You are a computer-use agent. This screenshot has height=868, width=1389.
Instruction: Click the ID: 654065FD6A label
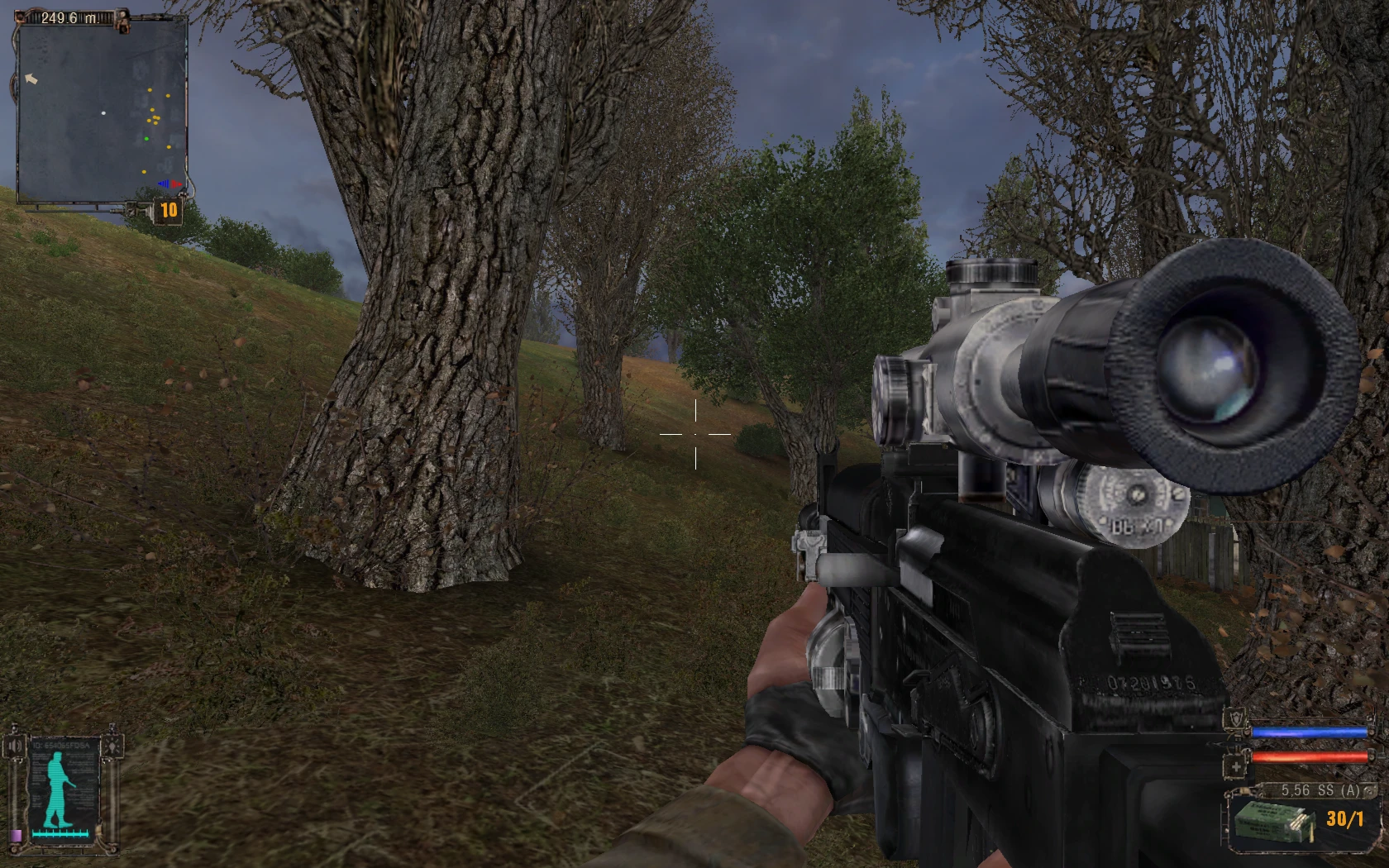click(x=60, y=746)
